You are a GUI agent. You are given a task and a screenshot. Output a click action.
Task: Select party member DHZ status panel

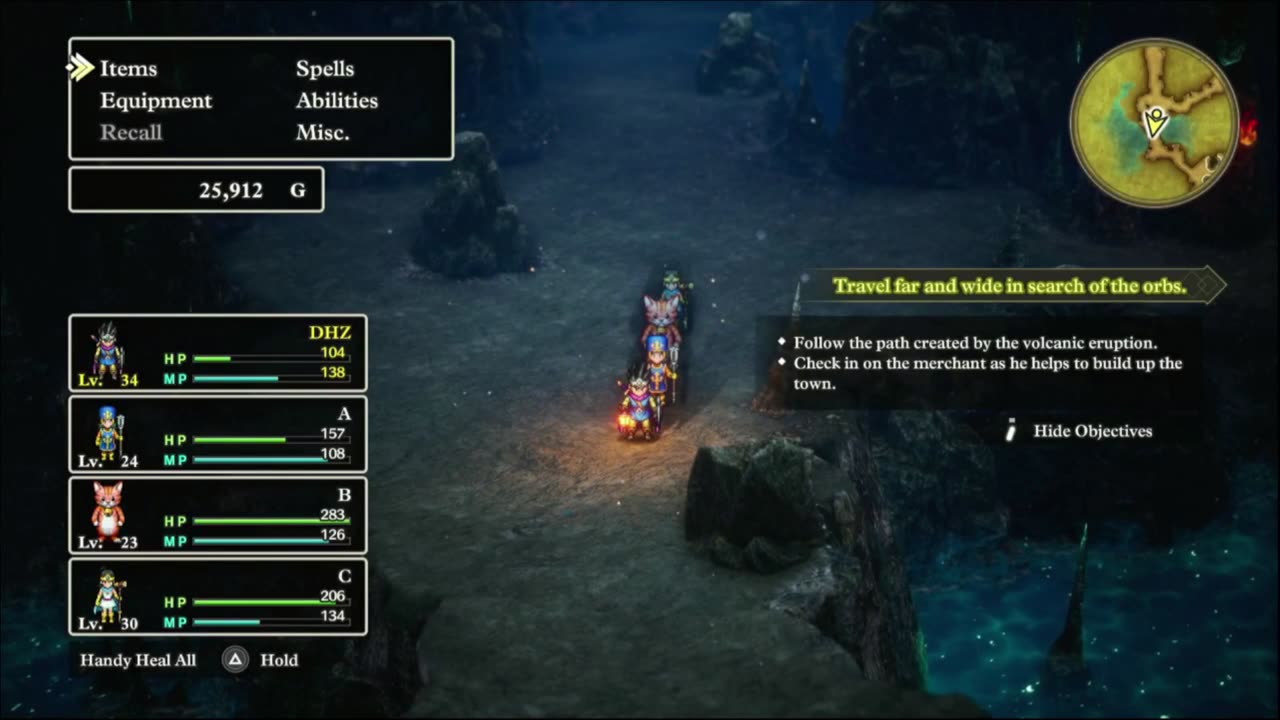pyautogui.click(x=218, y=353)
